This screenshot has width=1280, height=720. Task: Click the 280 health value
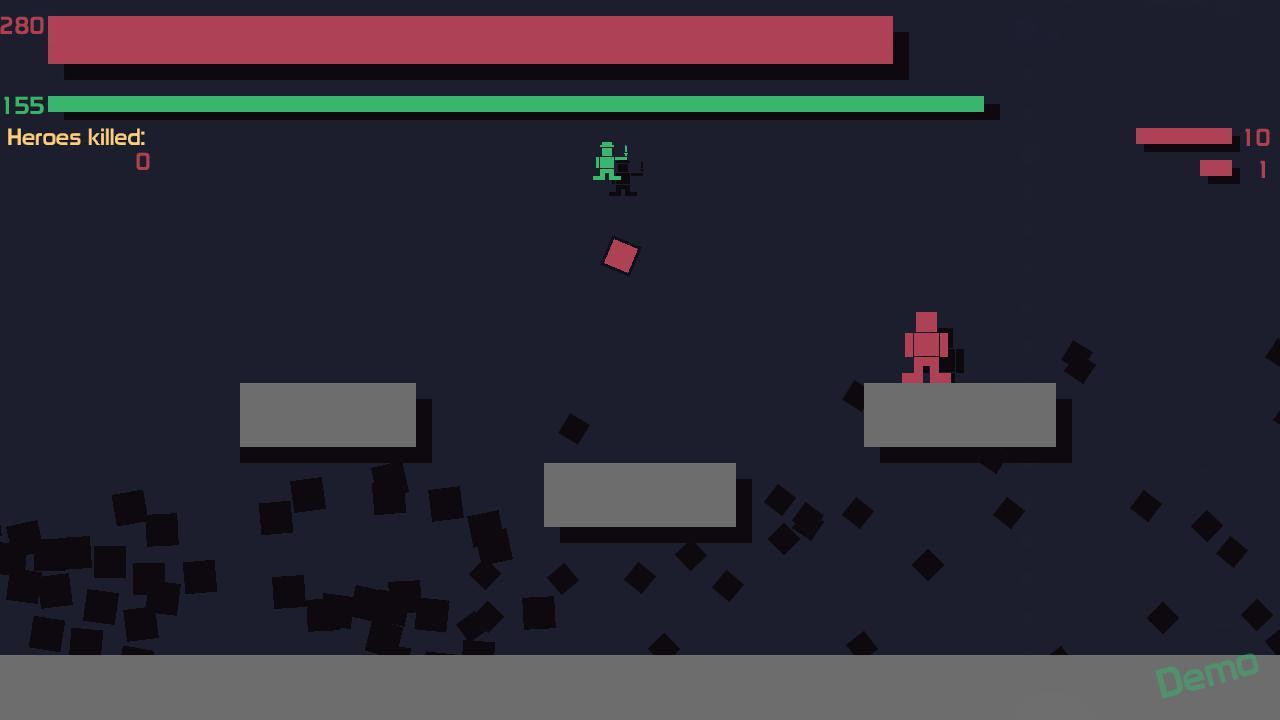(22, 26)
